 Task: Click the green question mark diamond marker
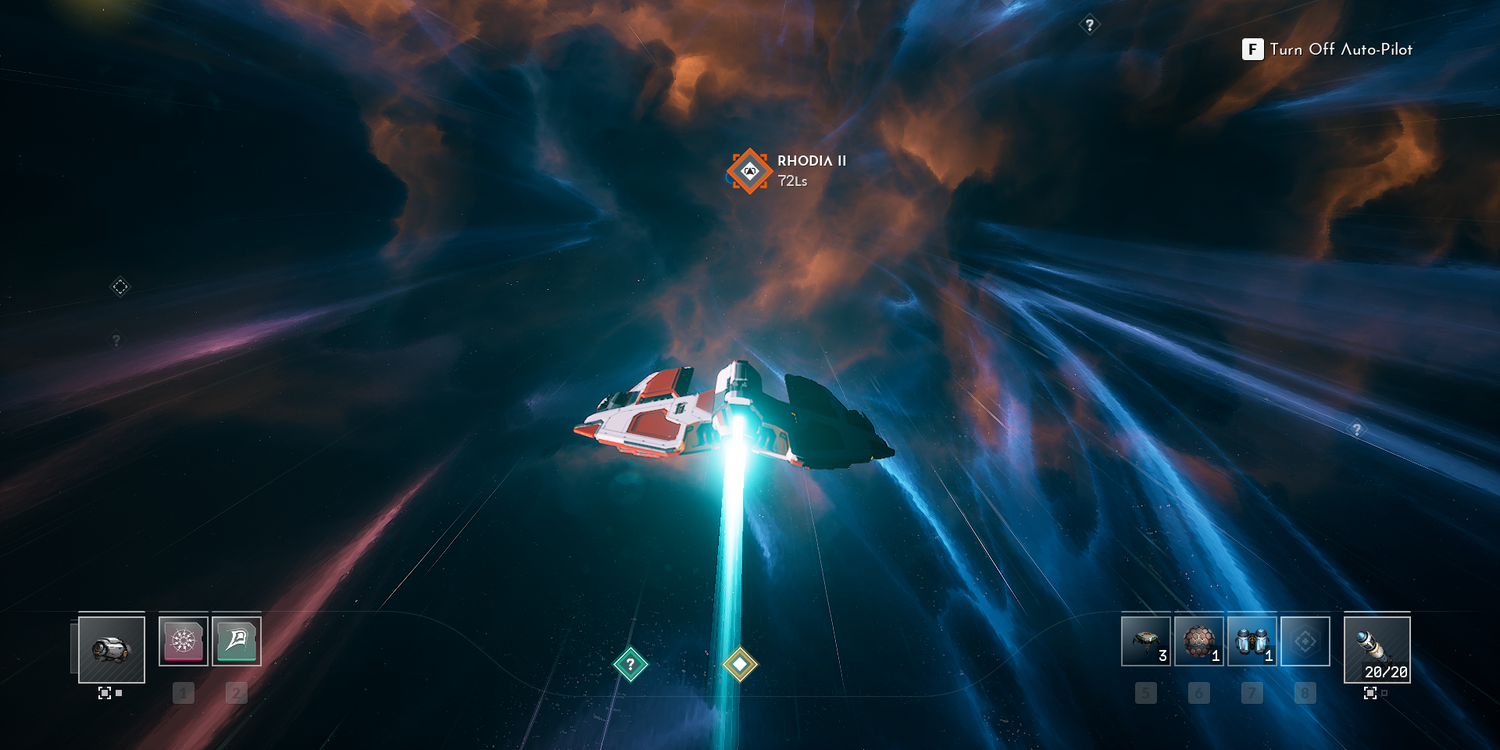click(x=630, y=663)
